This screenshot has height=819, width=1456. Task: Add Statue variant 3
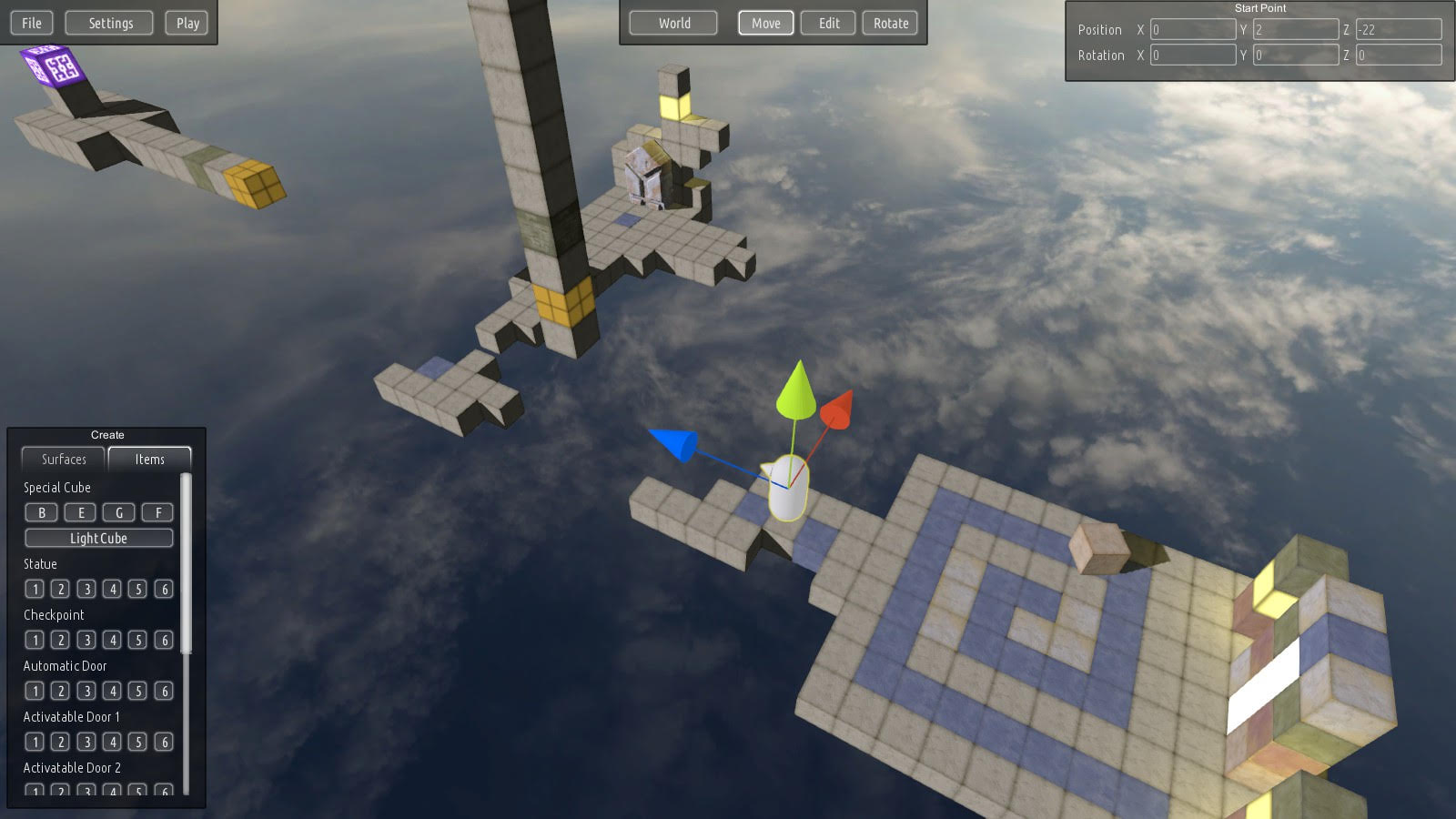pos(86,589)
